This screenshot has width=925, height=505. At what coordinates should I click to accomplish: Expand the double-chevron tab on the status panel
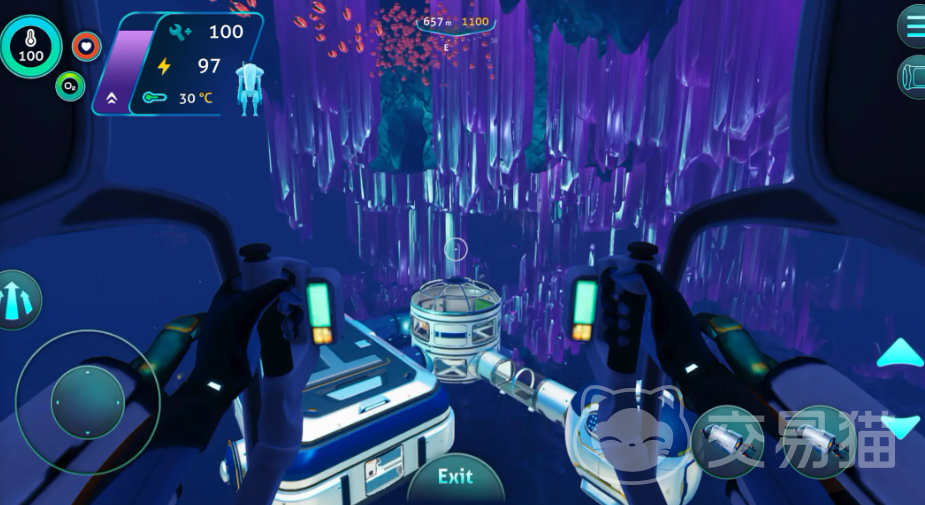point(111,98)
